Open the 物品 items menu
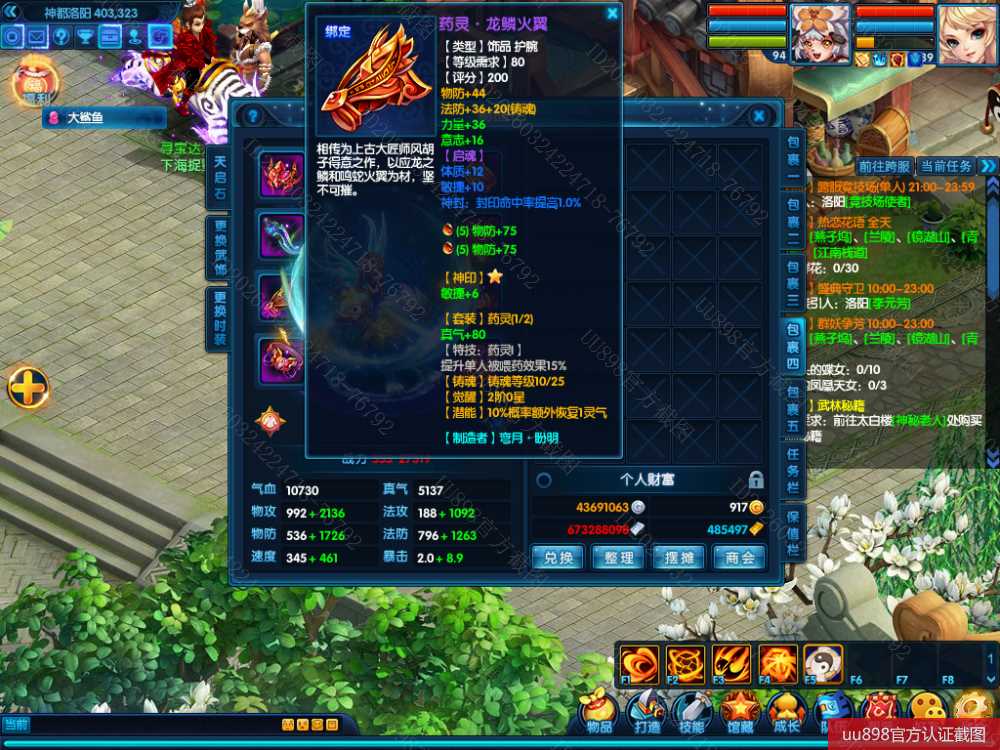1000x750 pixels. pyautogui.click(x=599, y=711)
